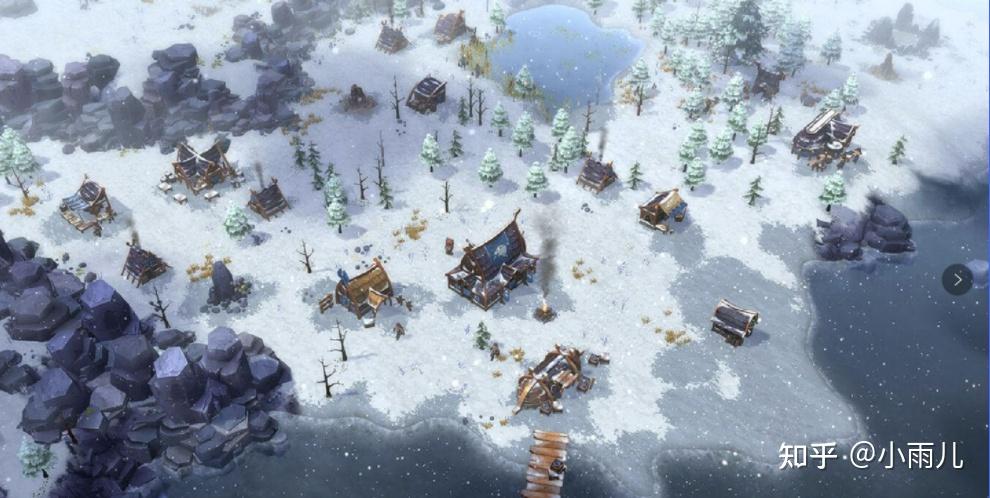This screenshot has height=498, width=990.
Task: Click the next image arrow button
Action: [957, 279]
